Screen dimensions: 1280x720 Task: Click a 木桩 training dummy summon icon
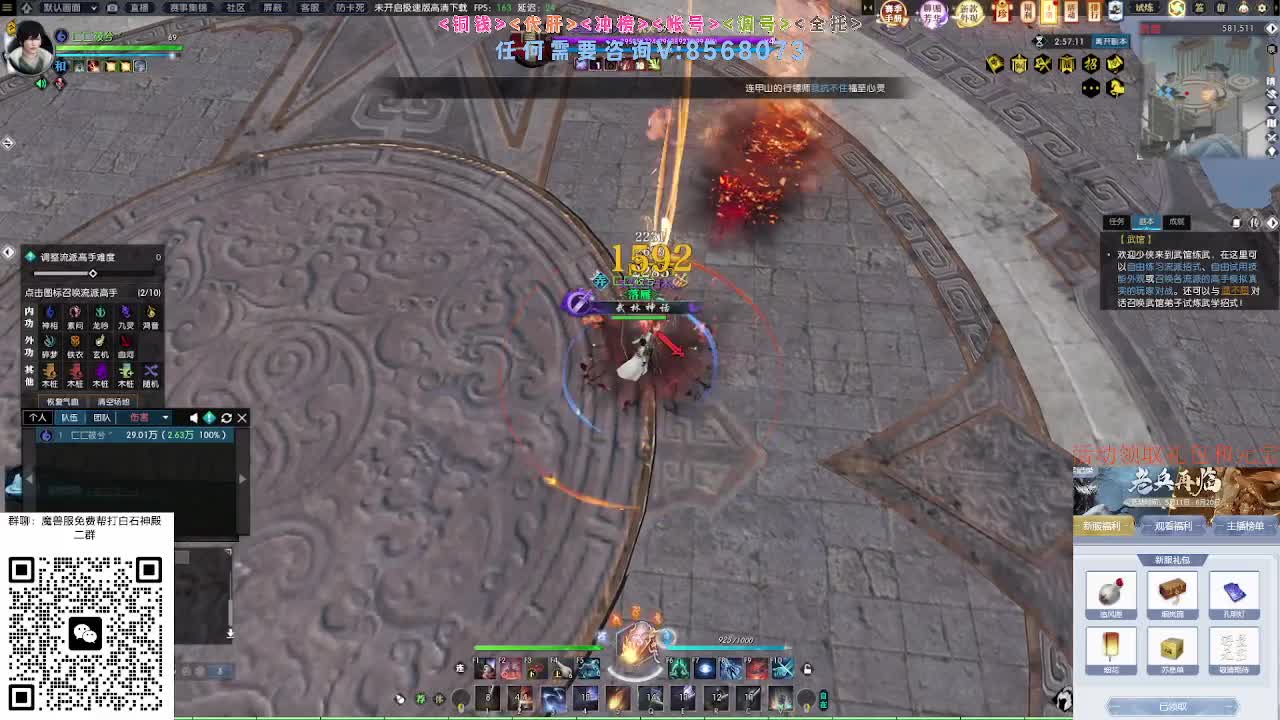[49, 373]
